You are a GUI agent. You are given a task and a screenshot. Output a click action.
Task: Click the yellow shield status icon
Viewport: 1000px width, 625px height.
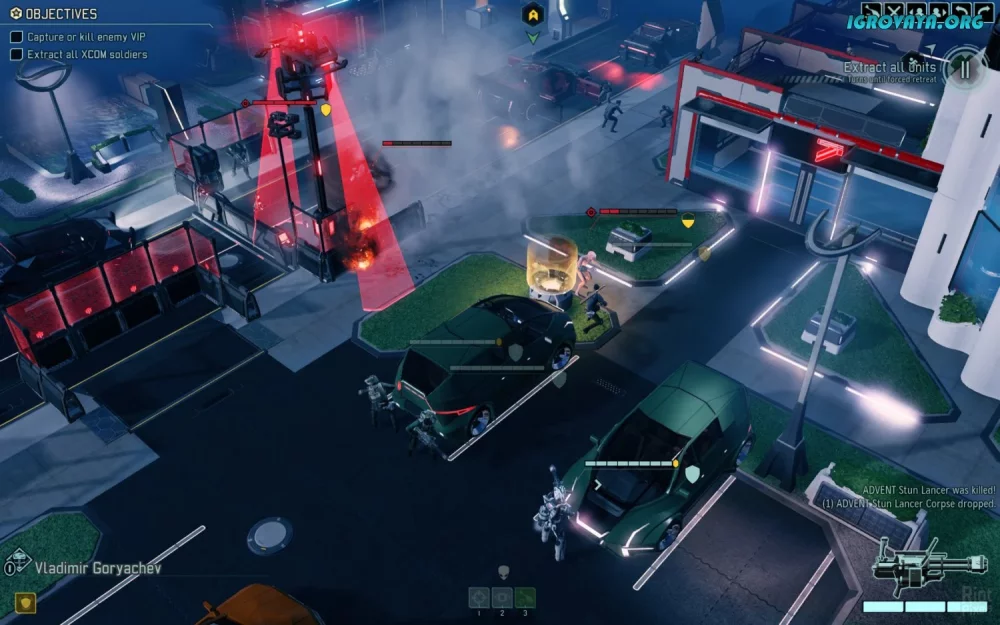point(23,601)
